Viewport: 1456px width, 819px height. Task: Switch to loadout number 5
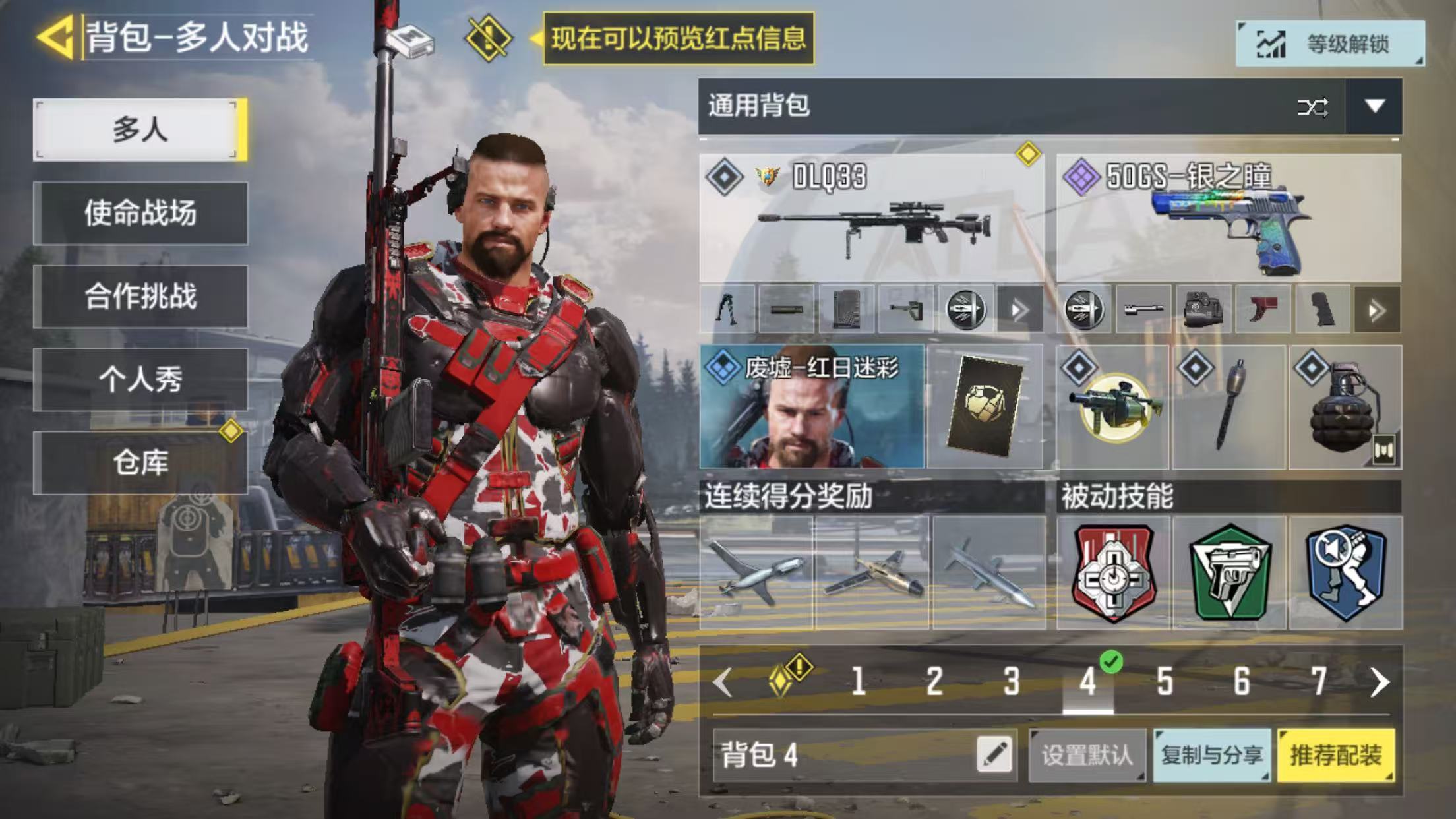click(1165, 682)
